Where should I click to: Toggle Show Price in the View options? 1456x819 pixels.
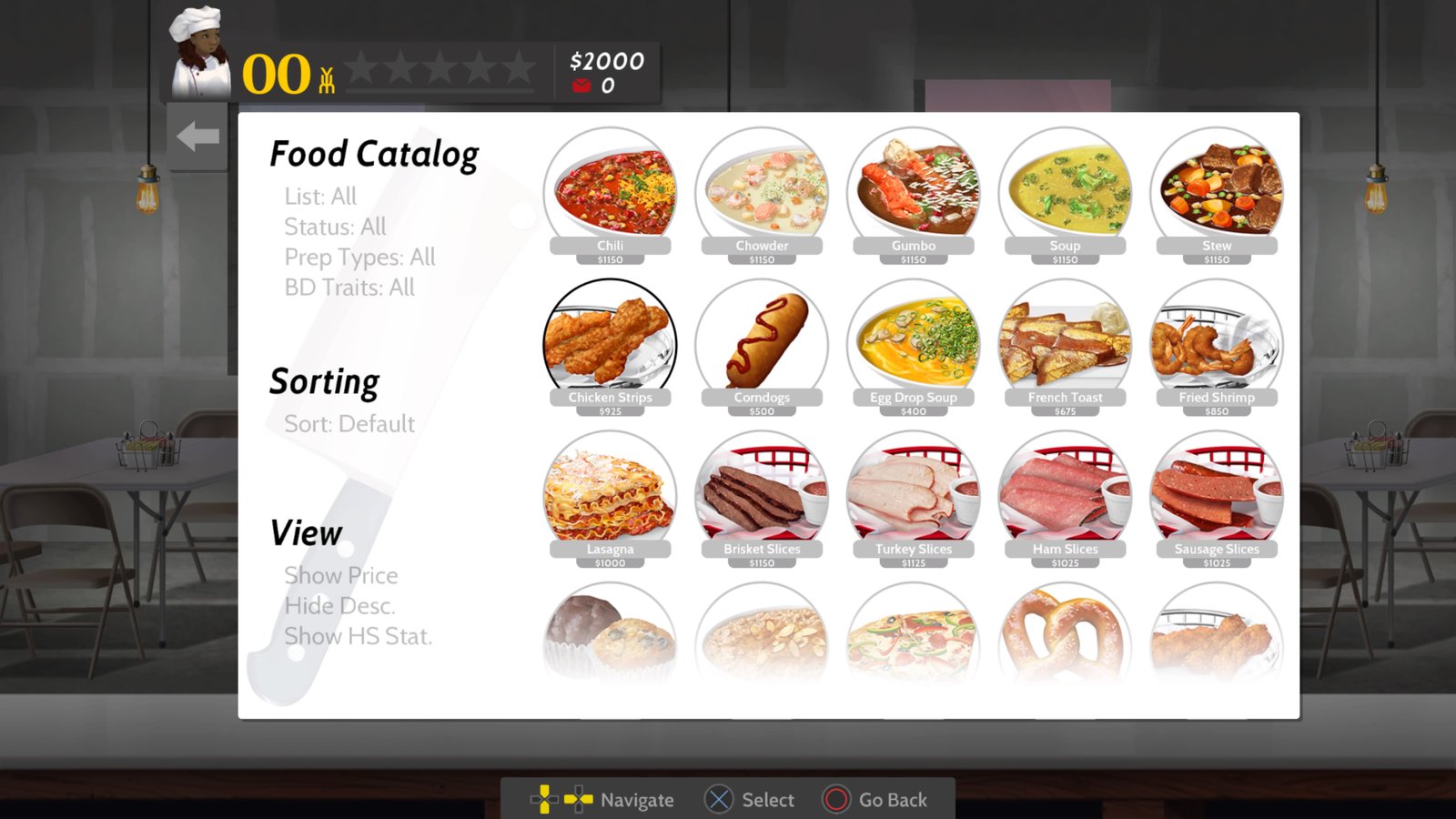coord(341,575)
